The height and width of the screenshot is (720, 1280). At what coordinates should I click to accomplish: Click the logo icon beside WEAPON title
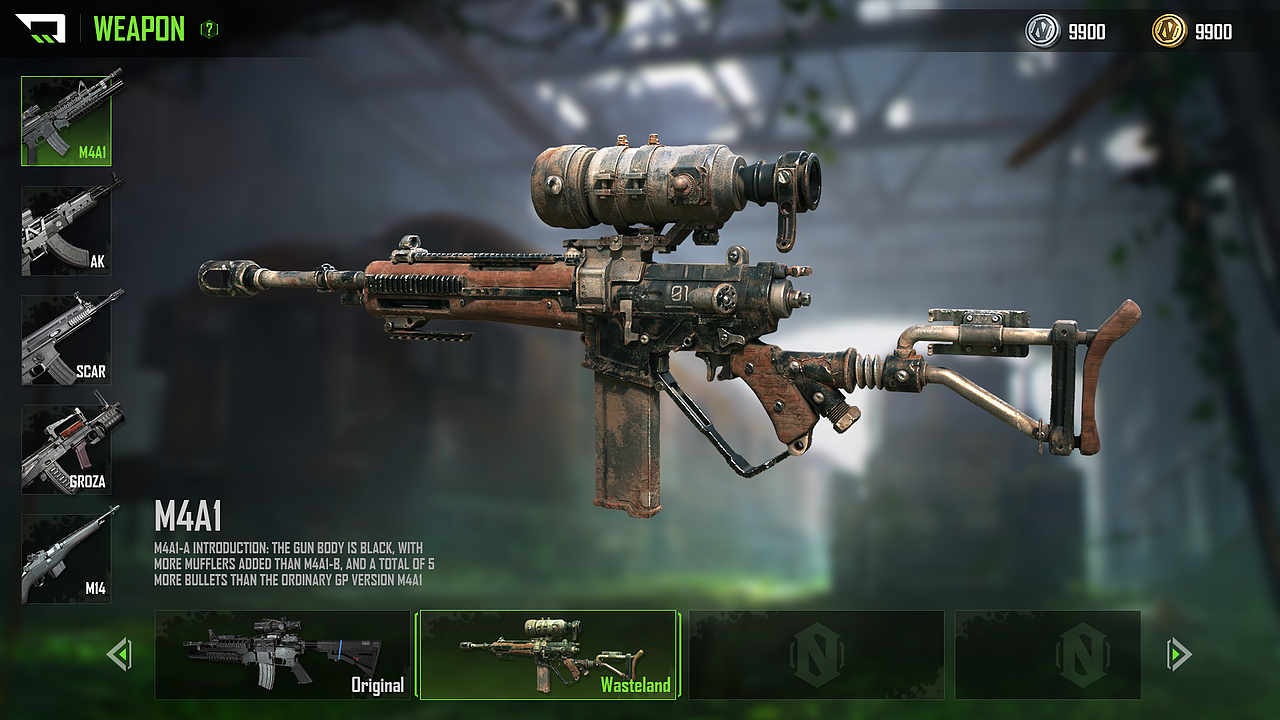(40, 29)
